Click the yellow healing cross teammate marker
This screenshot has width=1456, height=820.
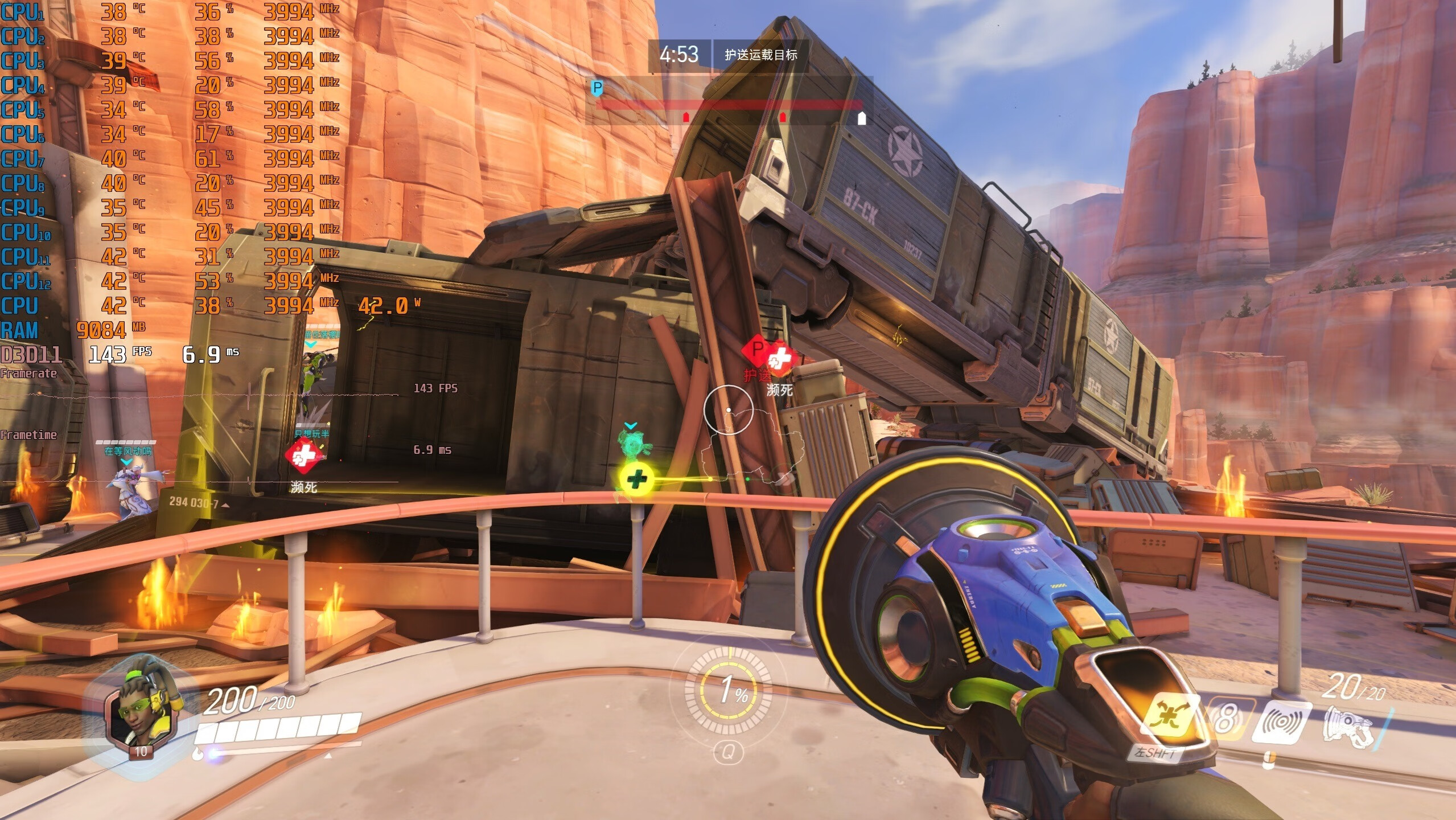pos(636,478)
